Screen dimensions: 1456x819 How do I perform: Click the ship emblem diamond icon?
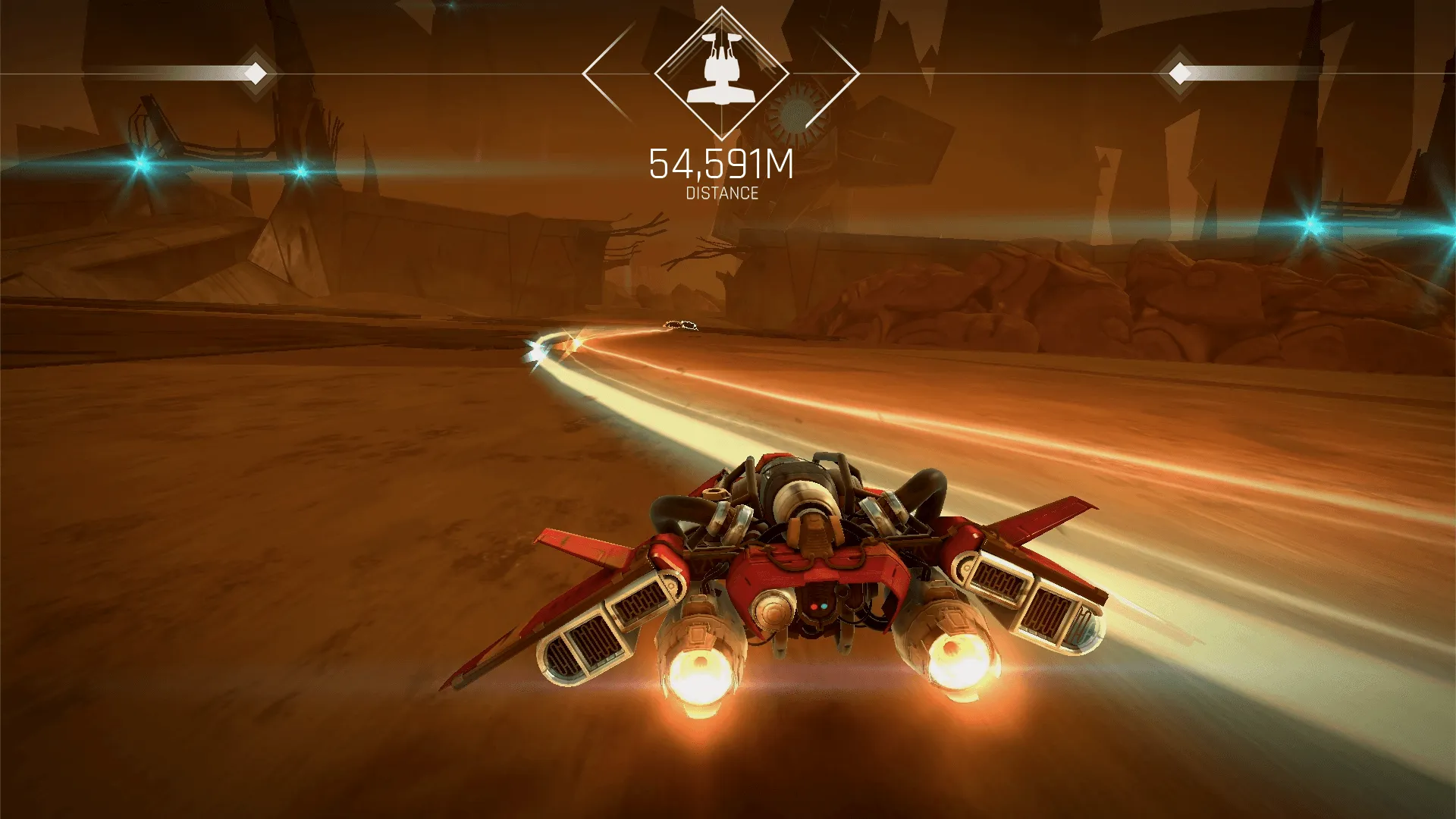(721, 74)
